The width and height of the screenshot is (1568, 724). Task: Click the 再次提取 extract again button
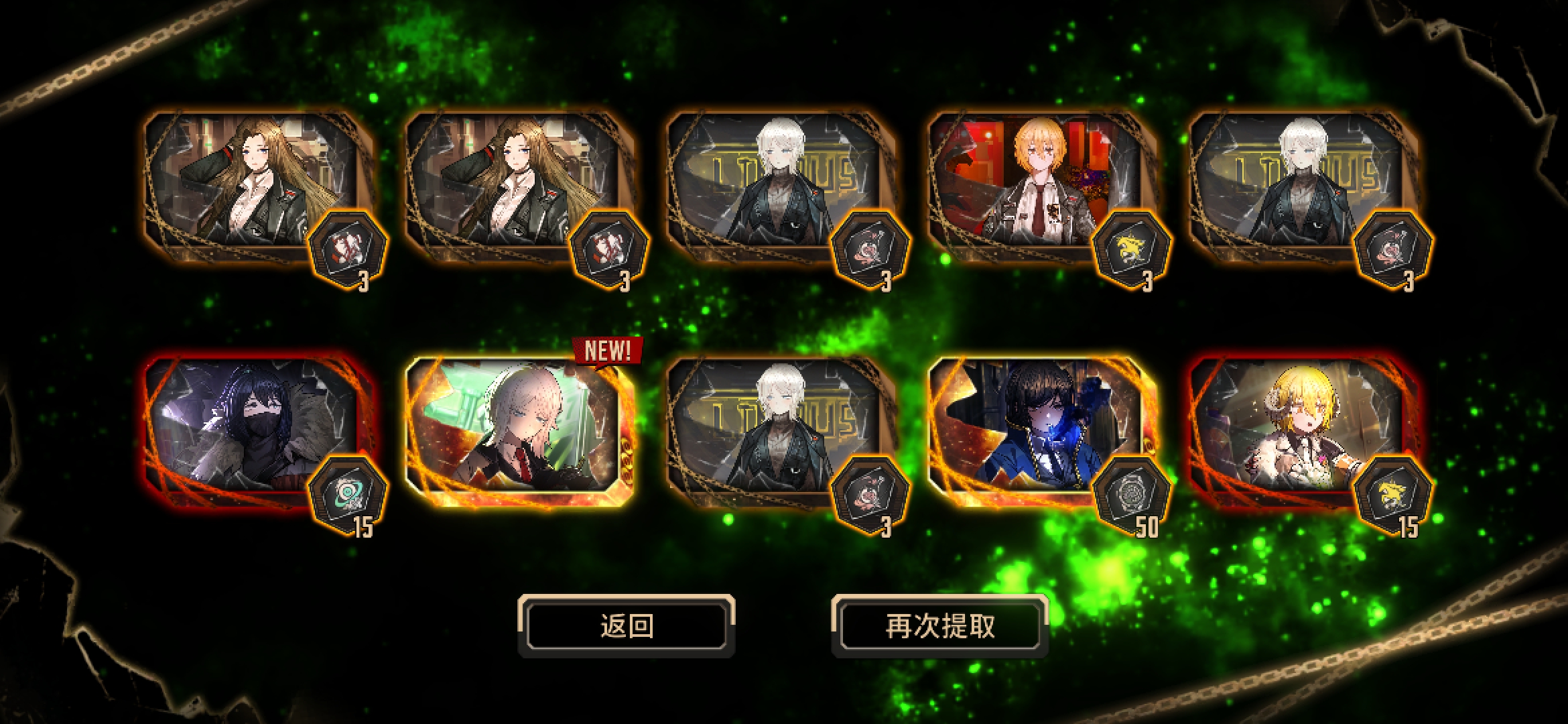(939, 626)
